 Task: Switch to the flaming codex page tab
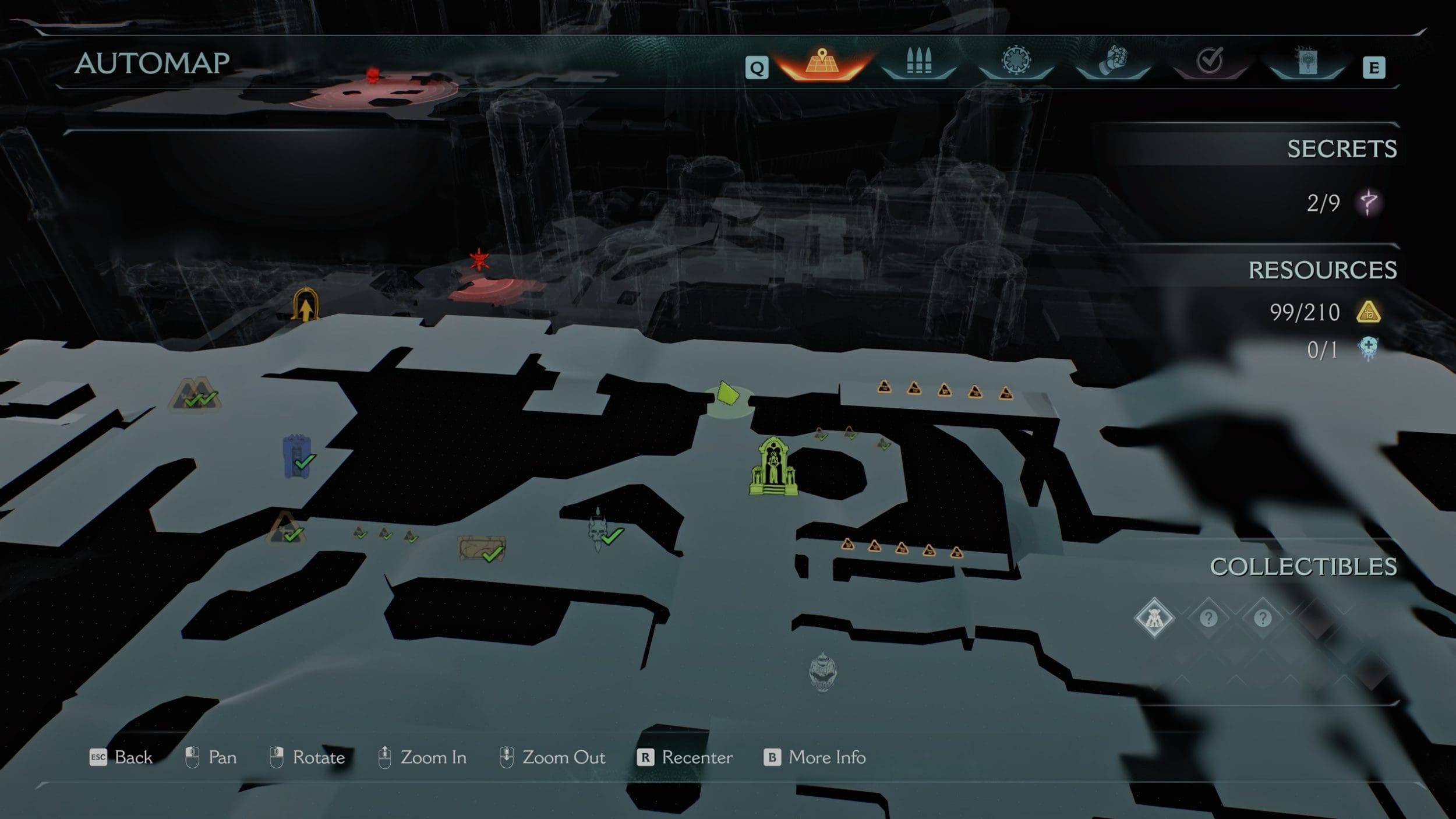[1306, 62]
